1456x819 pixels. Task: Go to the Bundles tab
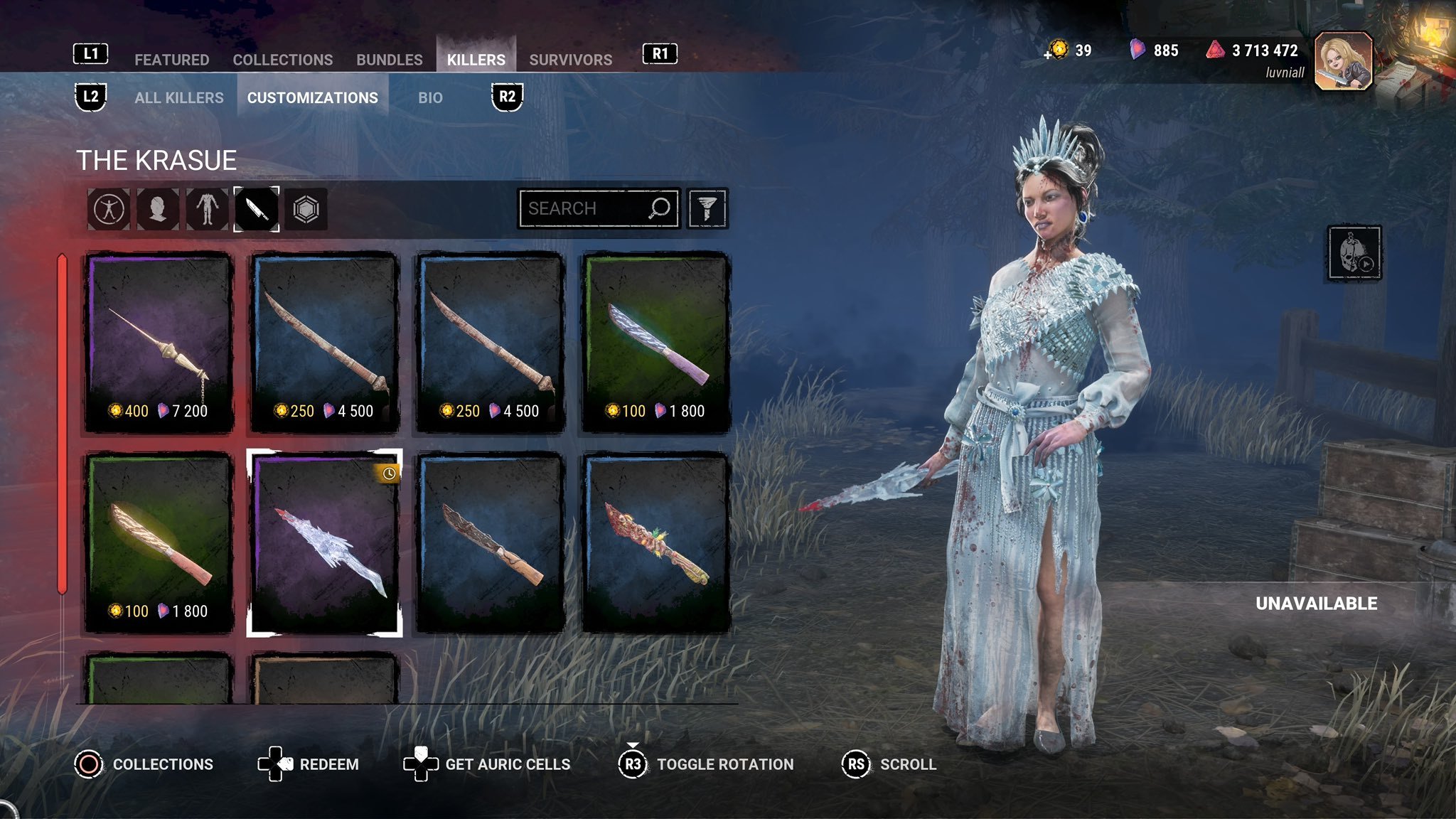[389, 60]
